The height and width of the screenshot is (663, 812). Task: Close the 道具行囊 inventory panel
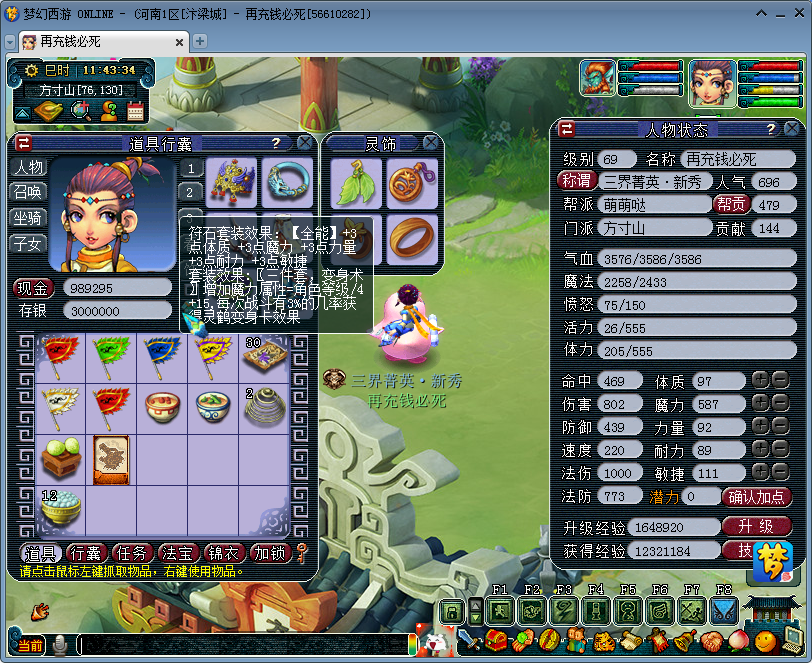pos(304,143)
